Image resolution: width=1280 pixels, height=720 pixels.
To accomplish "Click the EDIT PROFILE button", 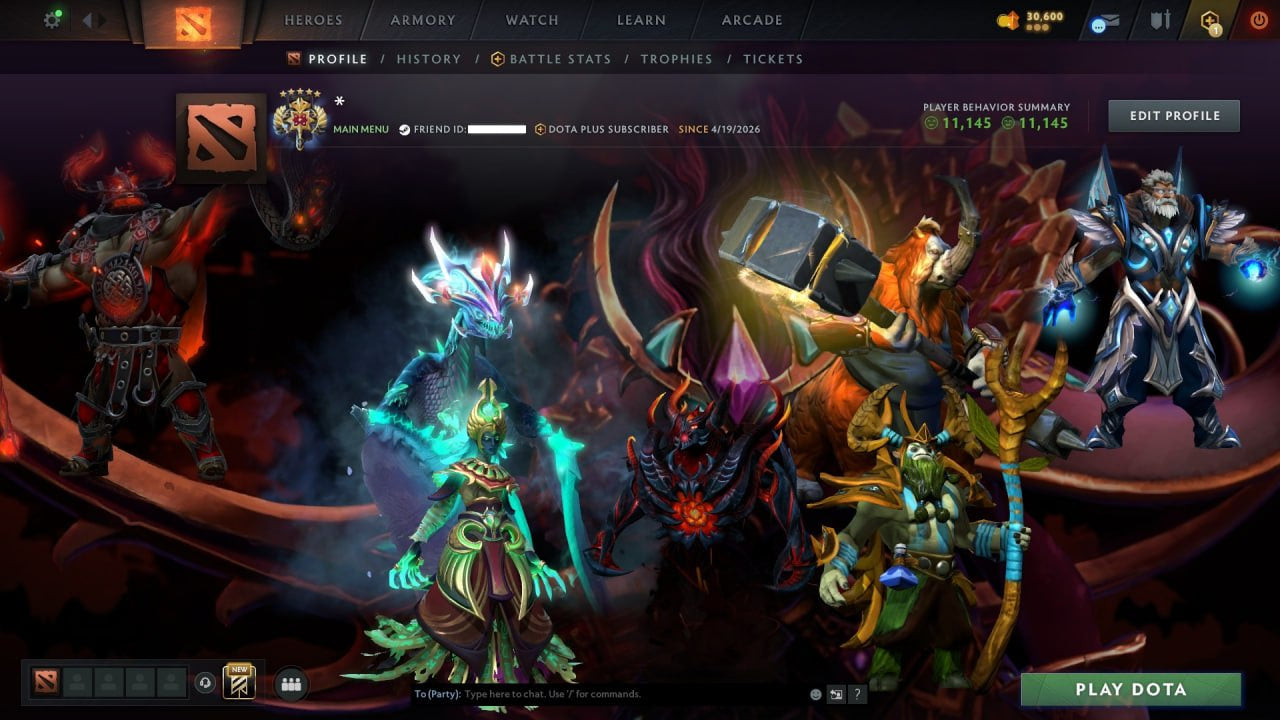I will pos(1173,115).
